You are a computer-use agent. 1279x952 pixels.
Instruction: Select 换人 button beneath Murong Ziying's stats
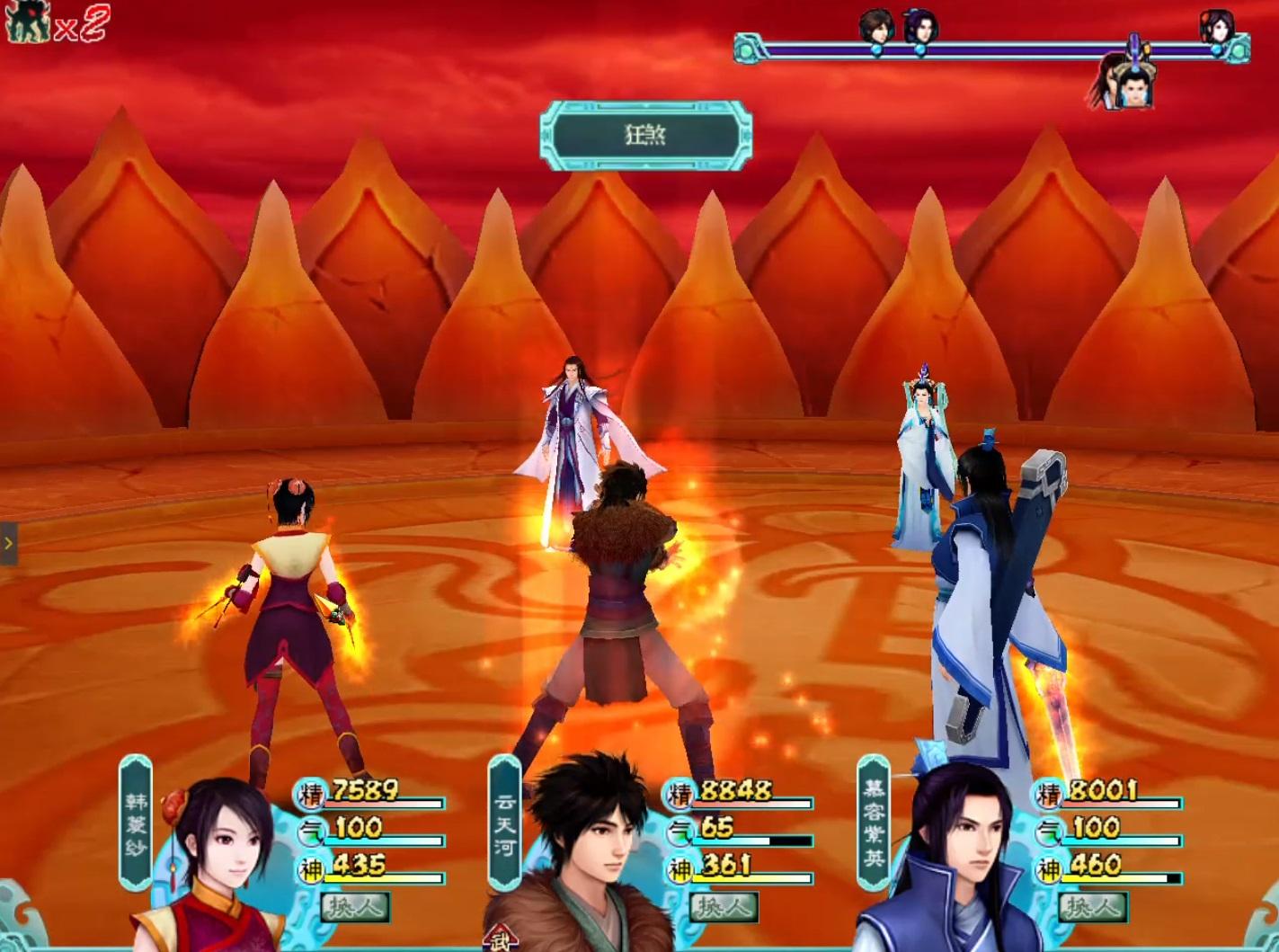point(1093,907)
